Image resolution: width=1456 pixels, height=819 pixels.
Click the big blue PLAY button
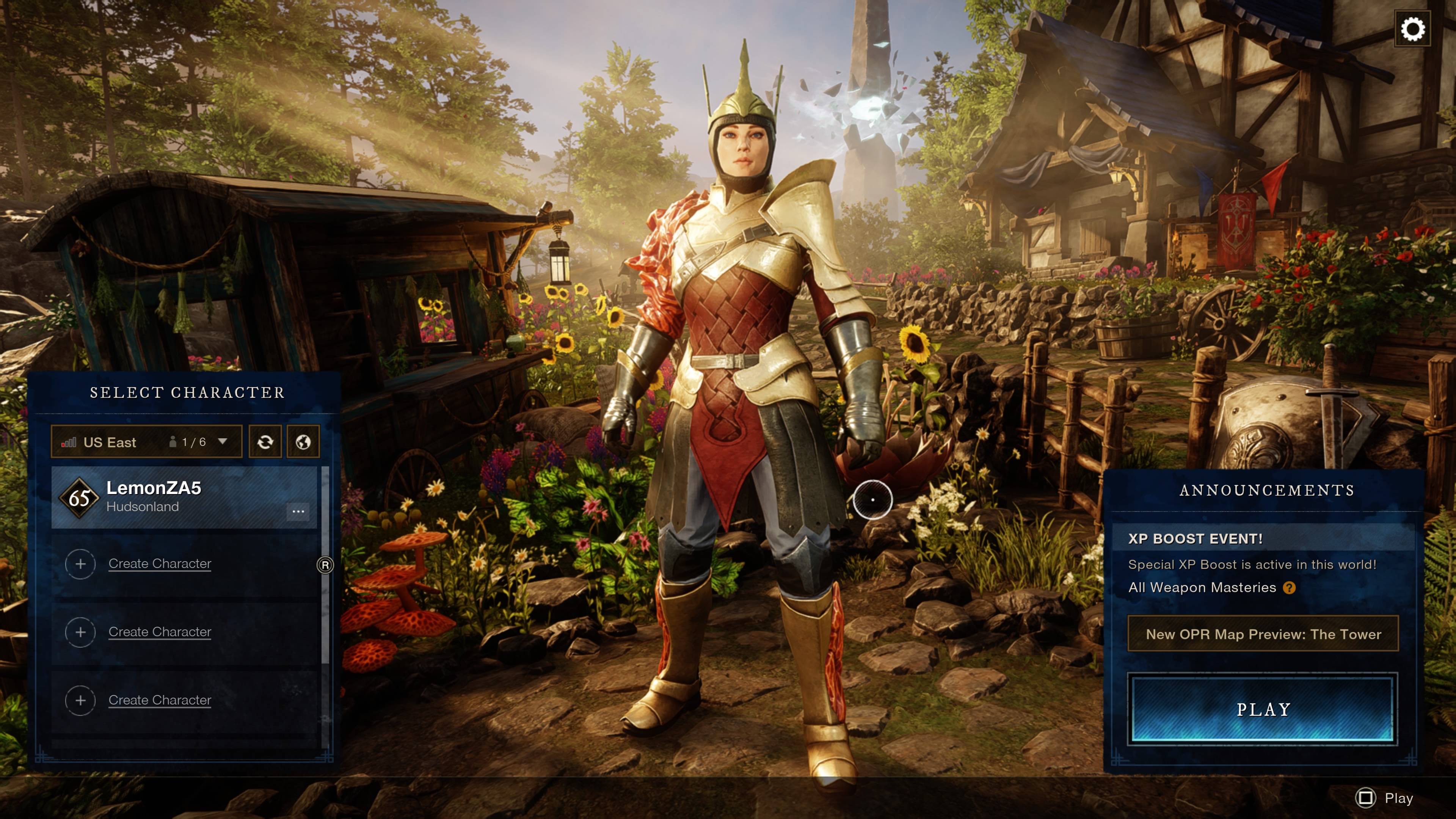click(1263, 709)
